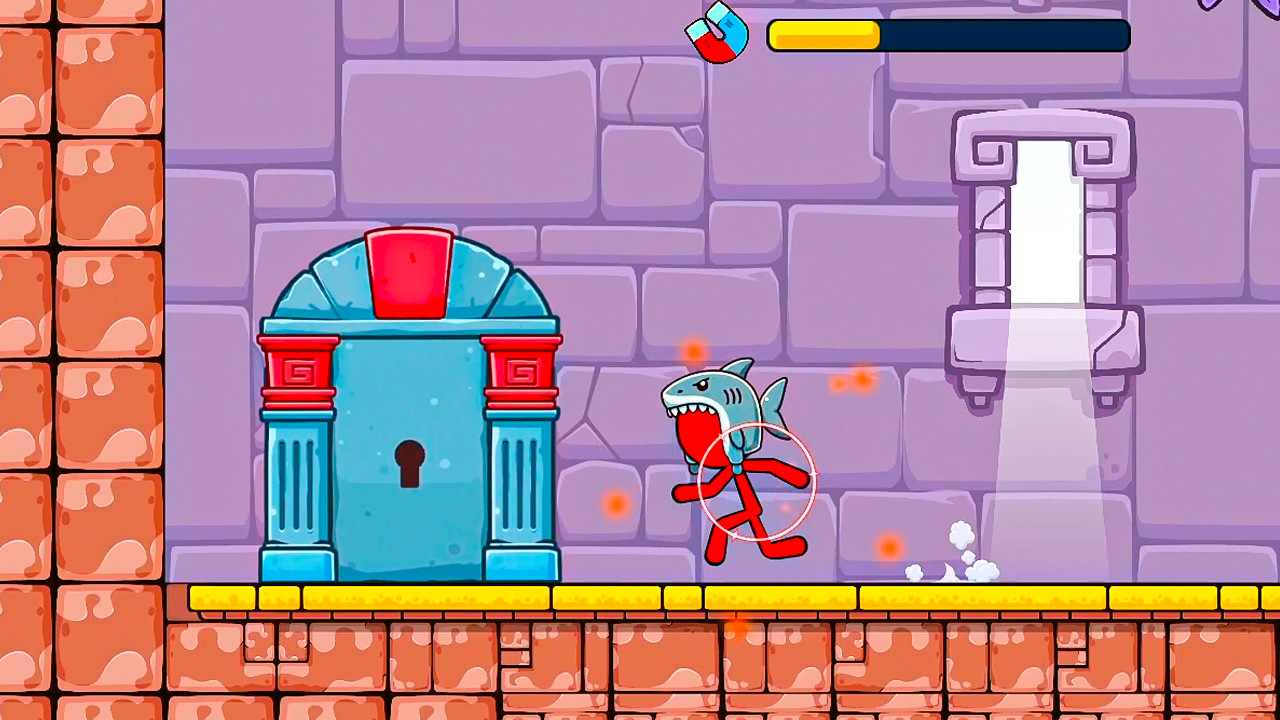Image resolution: width=1280 pixels, height=720 pixels.
Task: Click the ember floating above the shark hat
Action: click(x=692, y=352)
